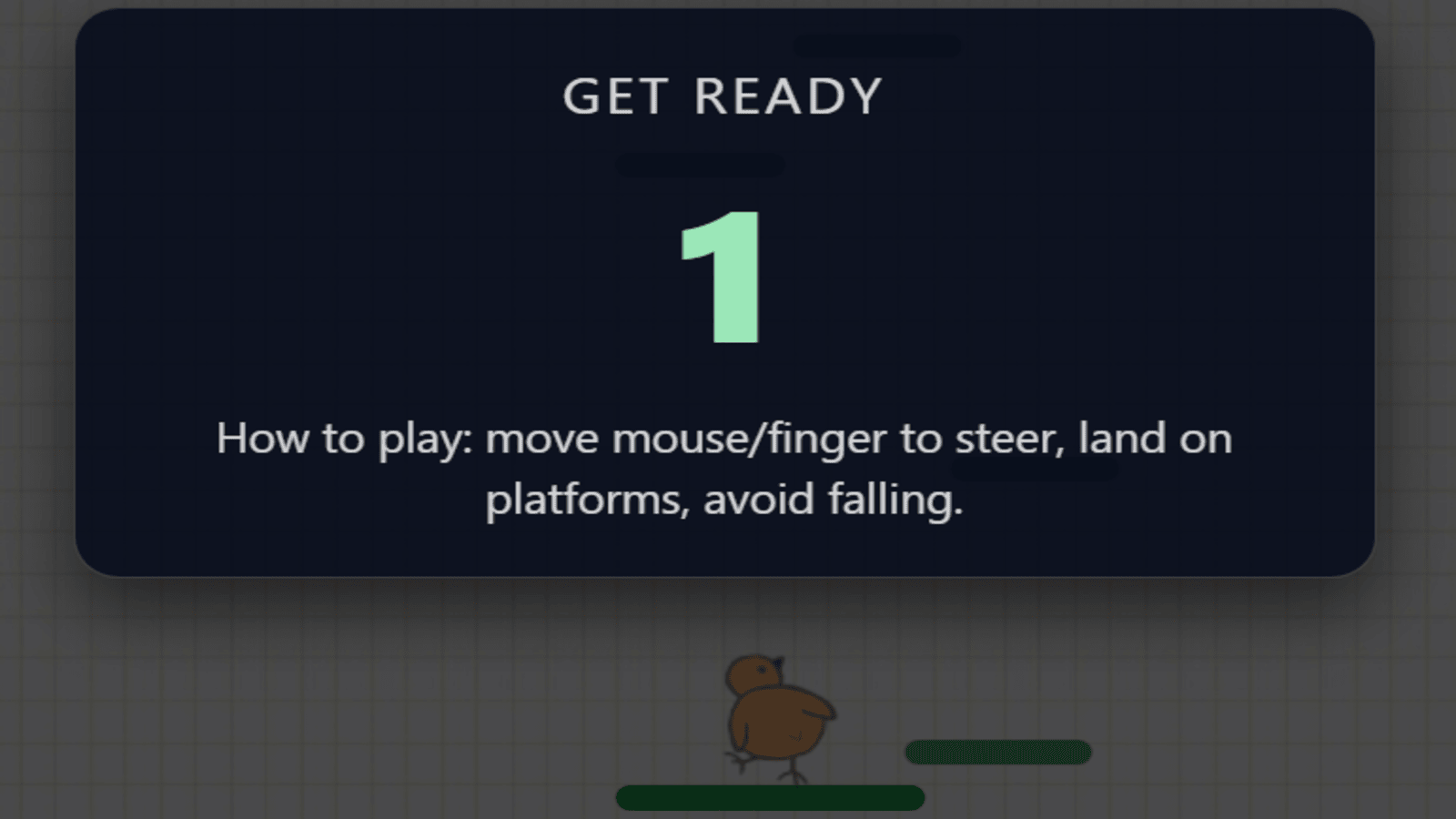
Task: Click the GET READY title
Action: click(722, 94)
